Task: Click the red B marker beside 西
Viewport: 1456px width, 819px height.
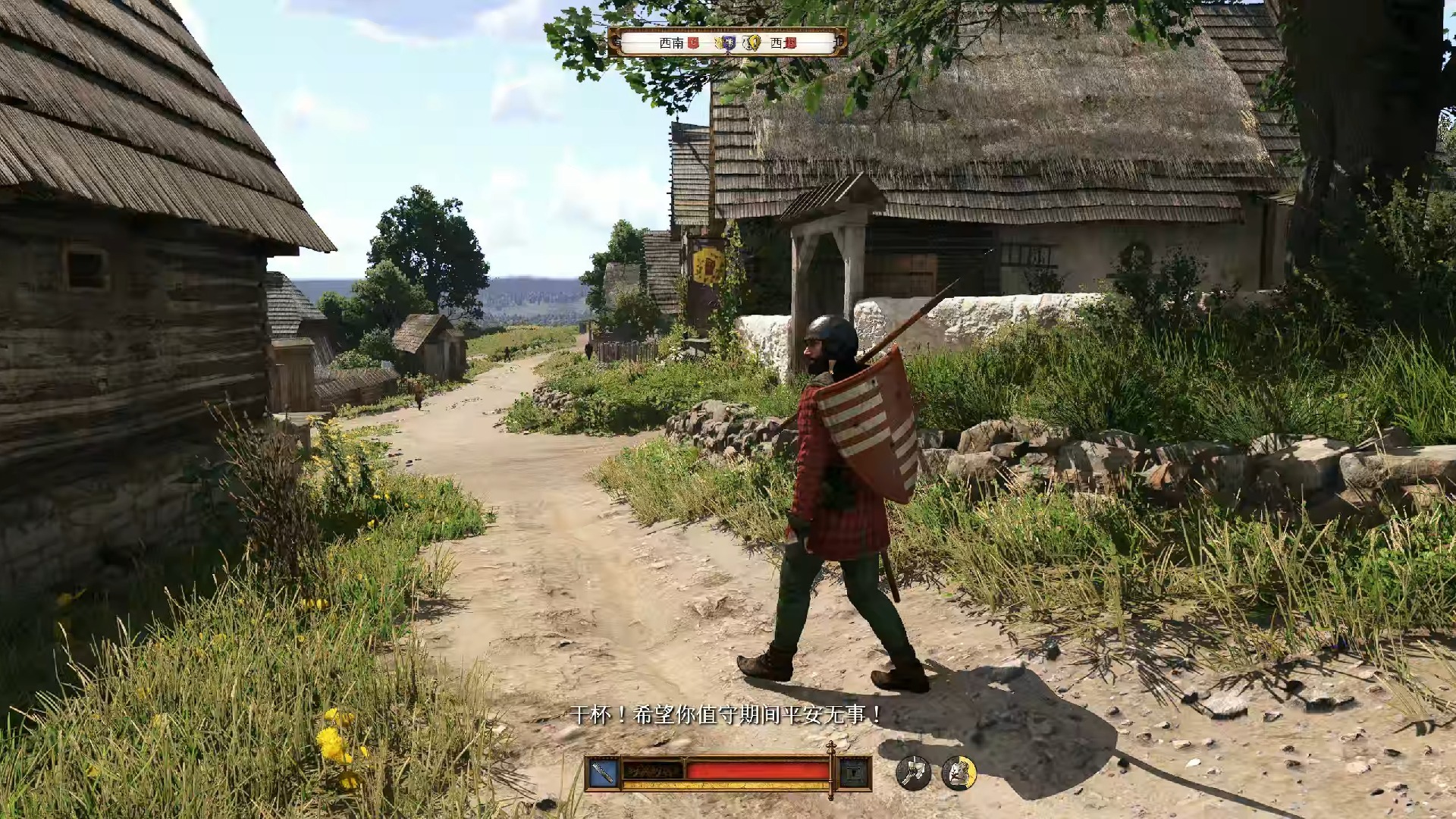Action: pyautogui.click(x=790, y=43)
